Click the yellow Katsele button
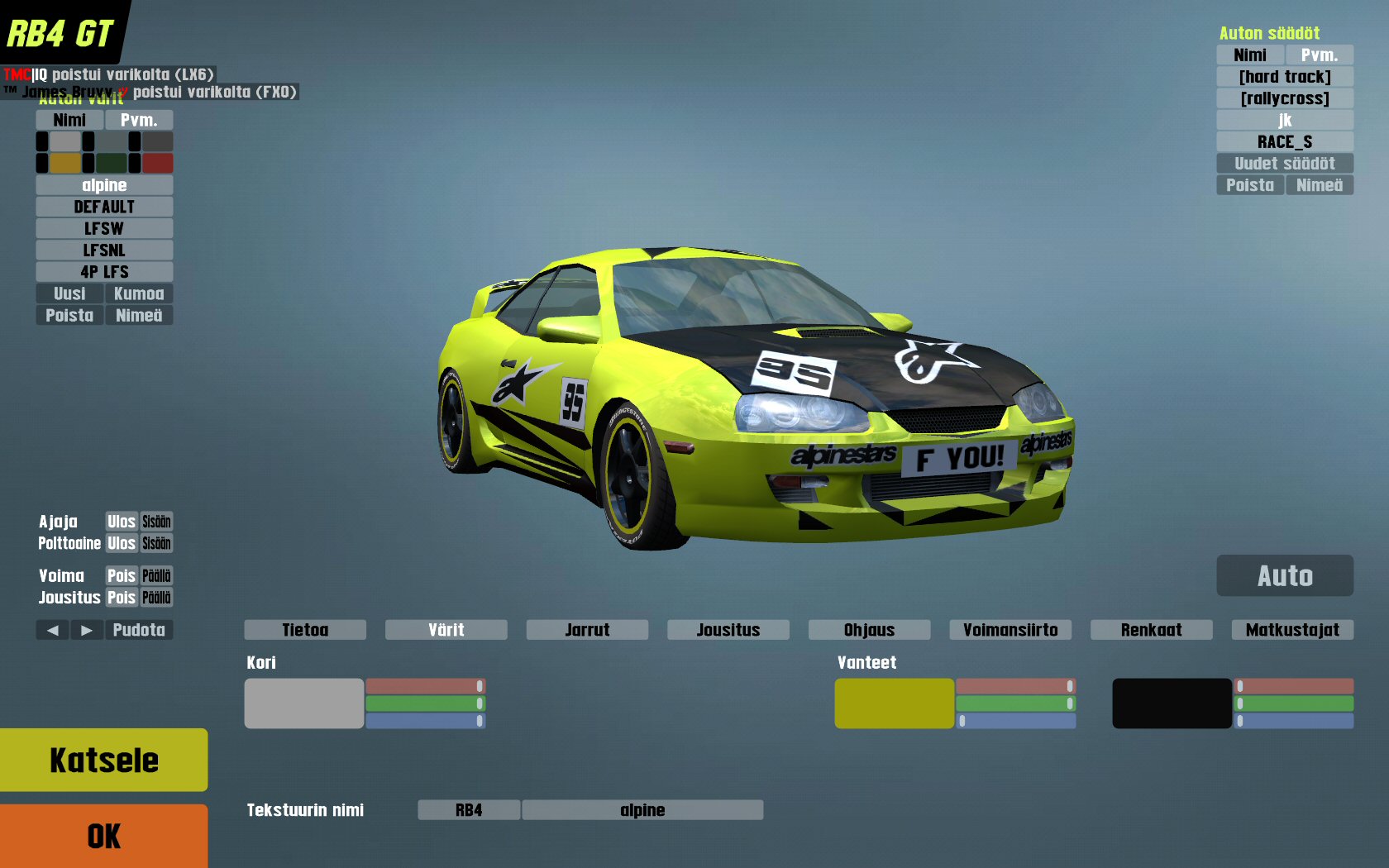The image size is (1389, 868). [x=103, y=760]
